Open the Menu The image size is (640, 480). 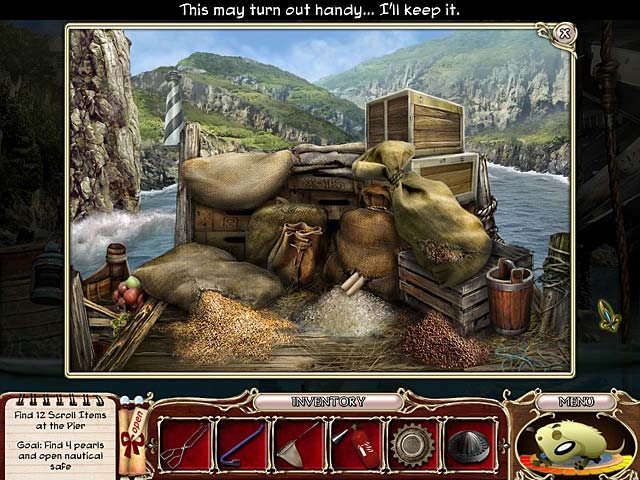pos(575,402)
